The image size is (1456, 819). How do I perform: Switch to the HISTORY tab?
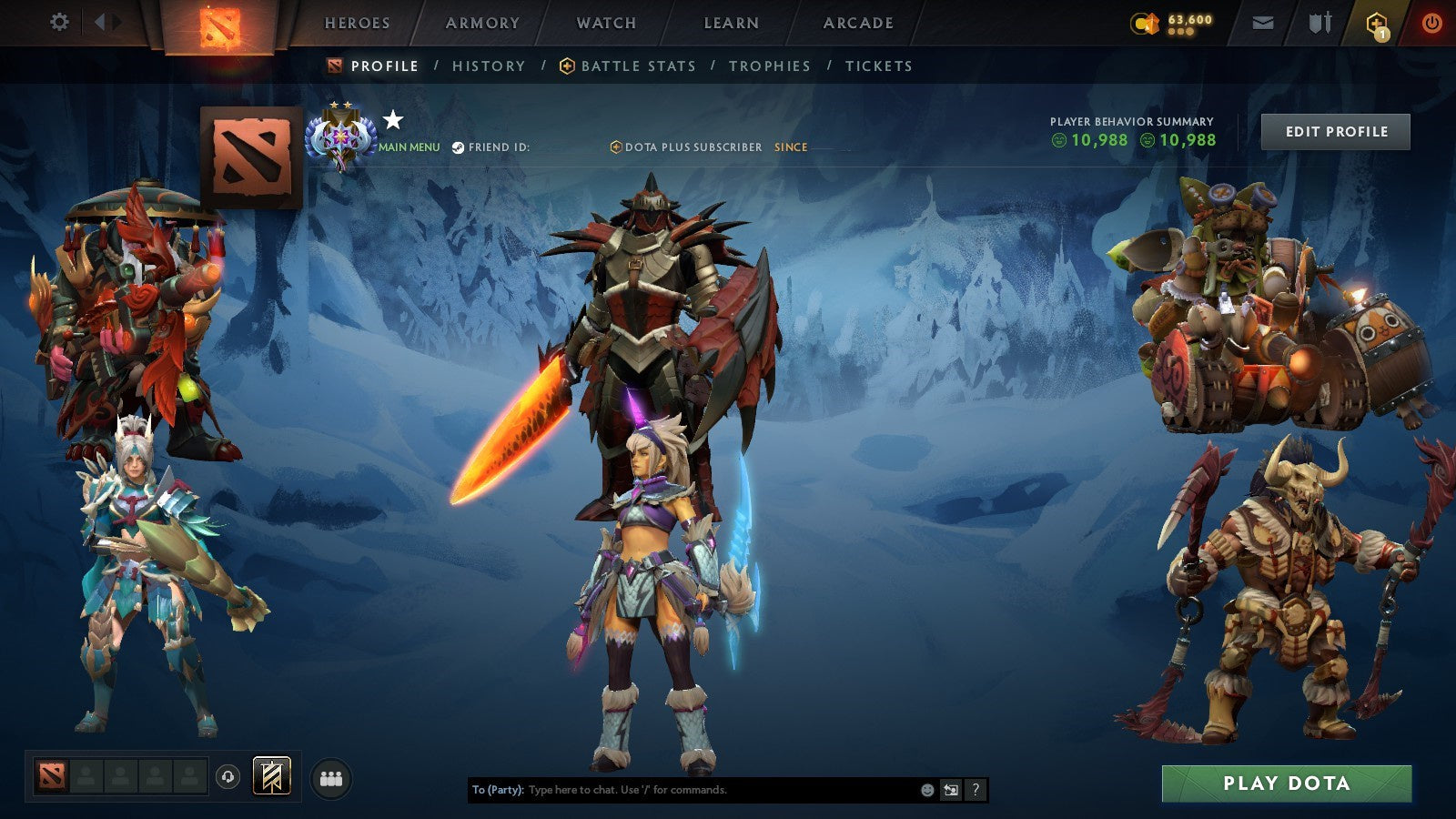pos(488,66)
